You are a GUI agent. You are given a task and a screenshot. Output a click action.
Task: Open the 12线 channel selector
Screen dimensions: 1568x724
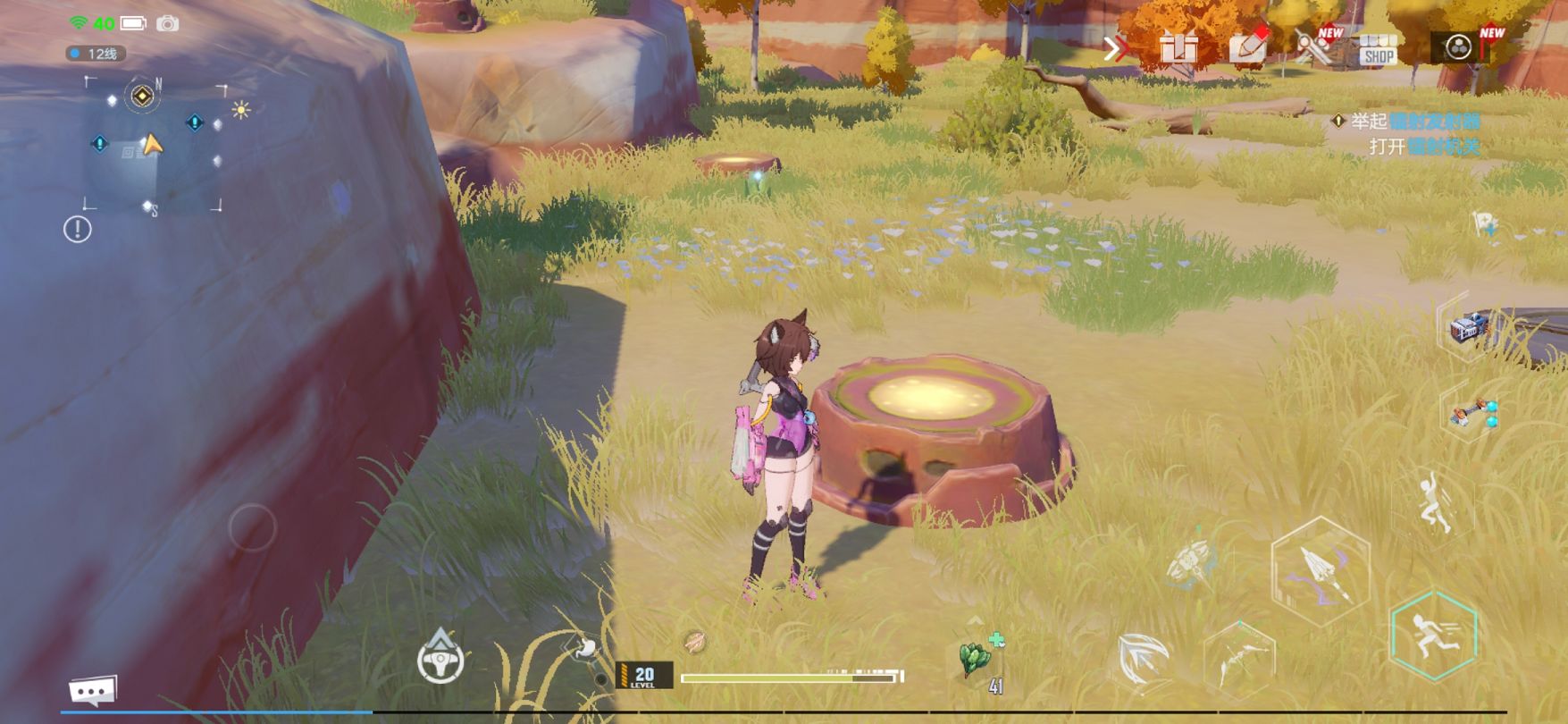(x=96, y=54)
